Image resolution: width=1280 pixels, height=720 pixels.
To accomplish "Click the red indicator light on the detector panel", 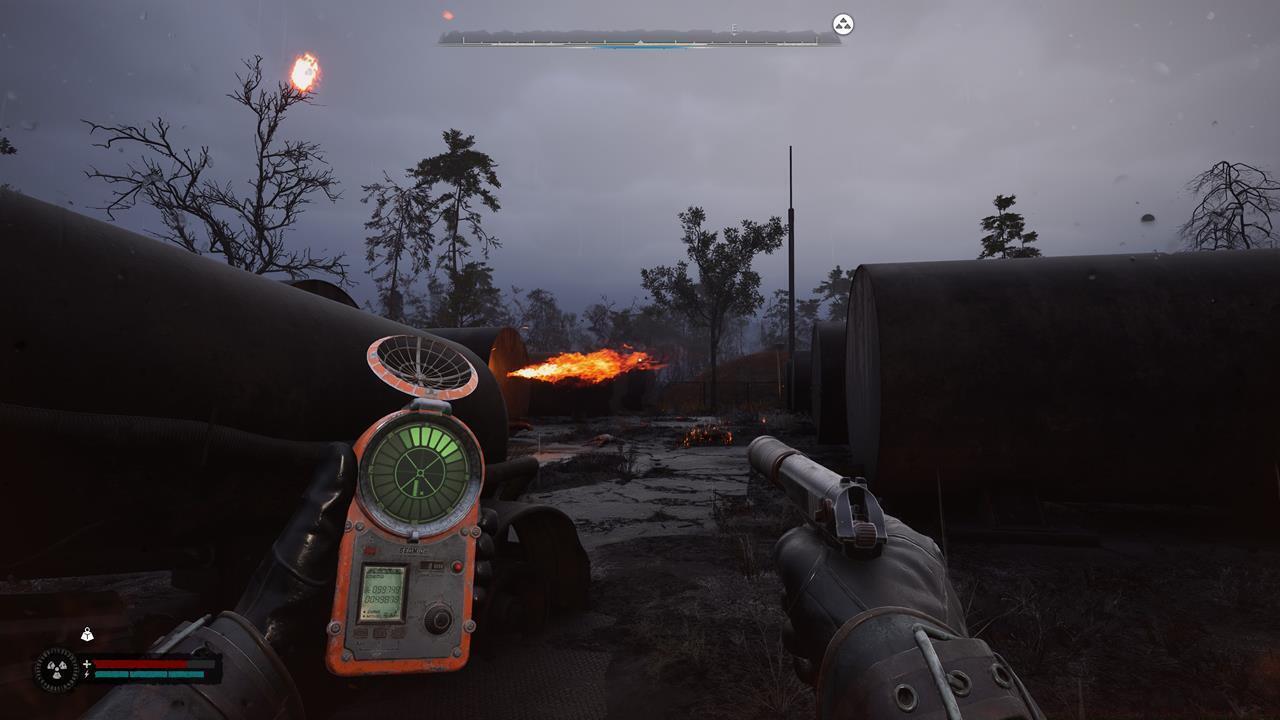I will [x=458, y=566].
